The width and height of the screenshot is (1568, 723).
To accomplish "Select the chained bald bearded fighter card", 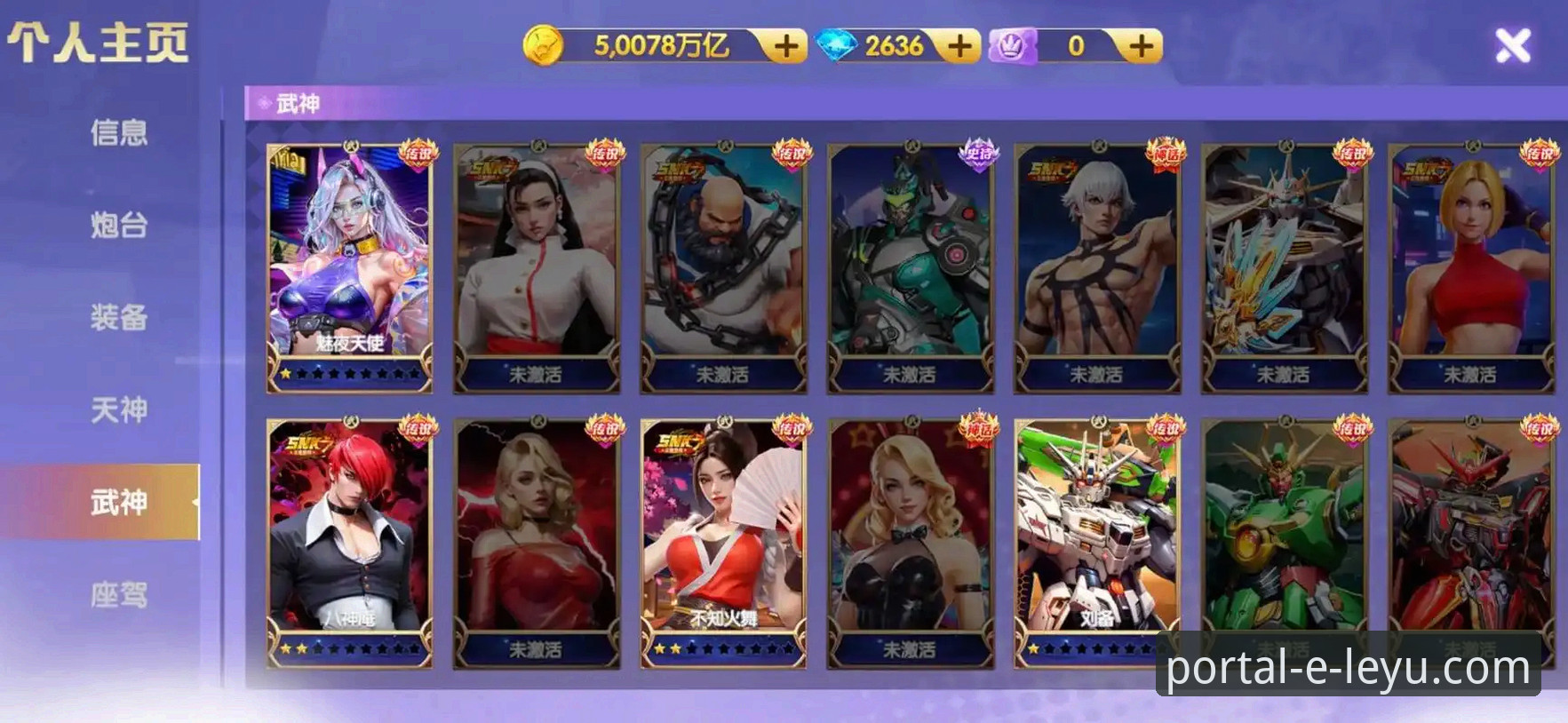I will coord(723,266).
